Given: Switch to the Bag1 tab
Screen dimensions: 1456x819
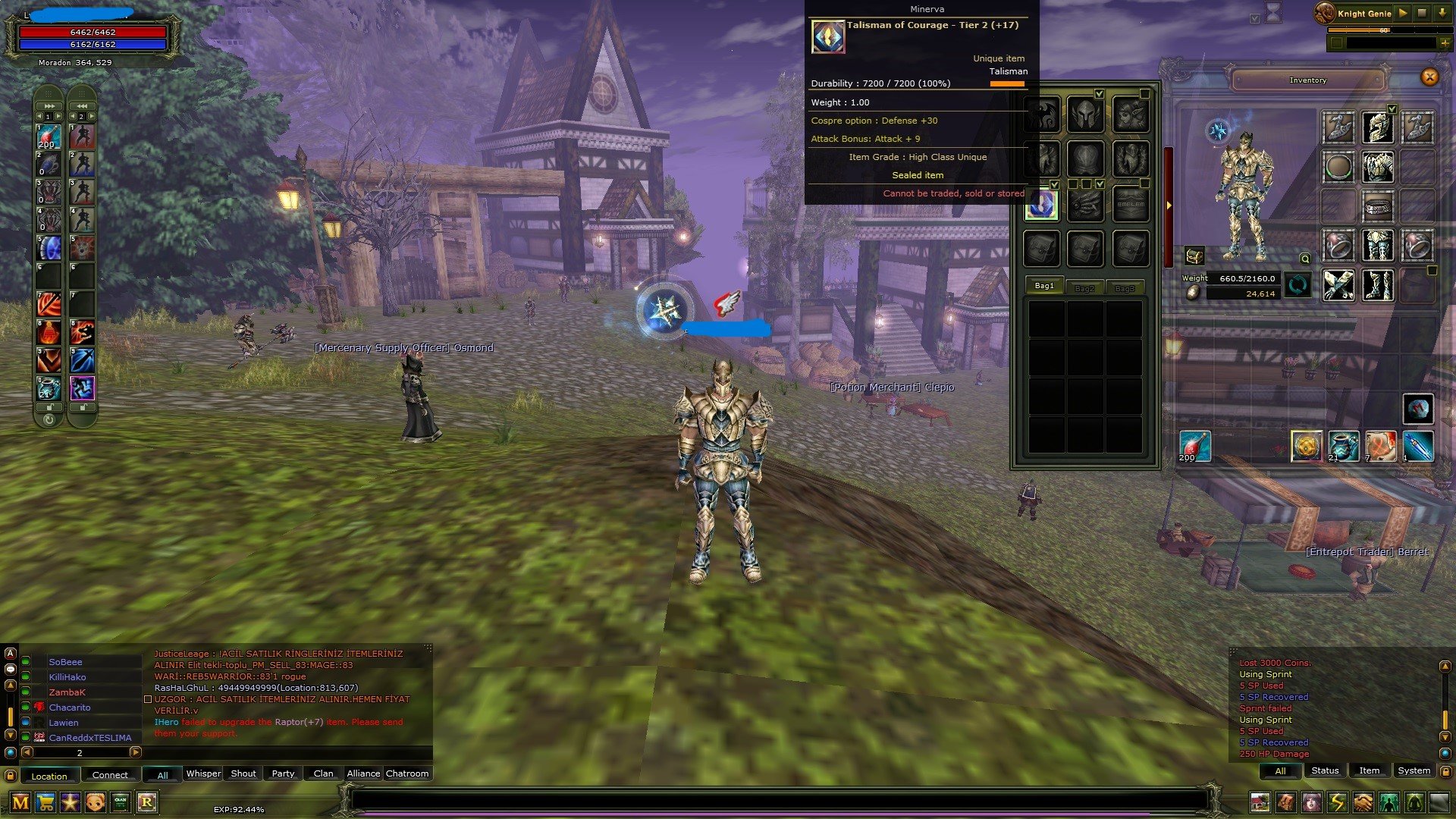Looking at the screenshot, I should 1044,286.
